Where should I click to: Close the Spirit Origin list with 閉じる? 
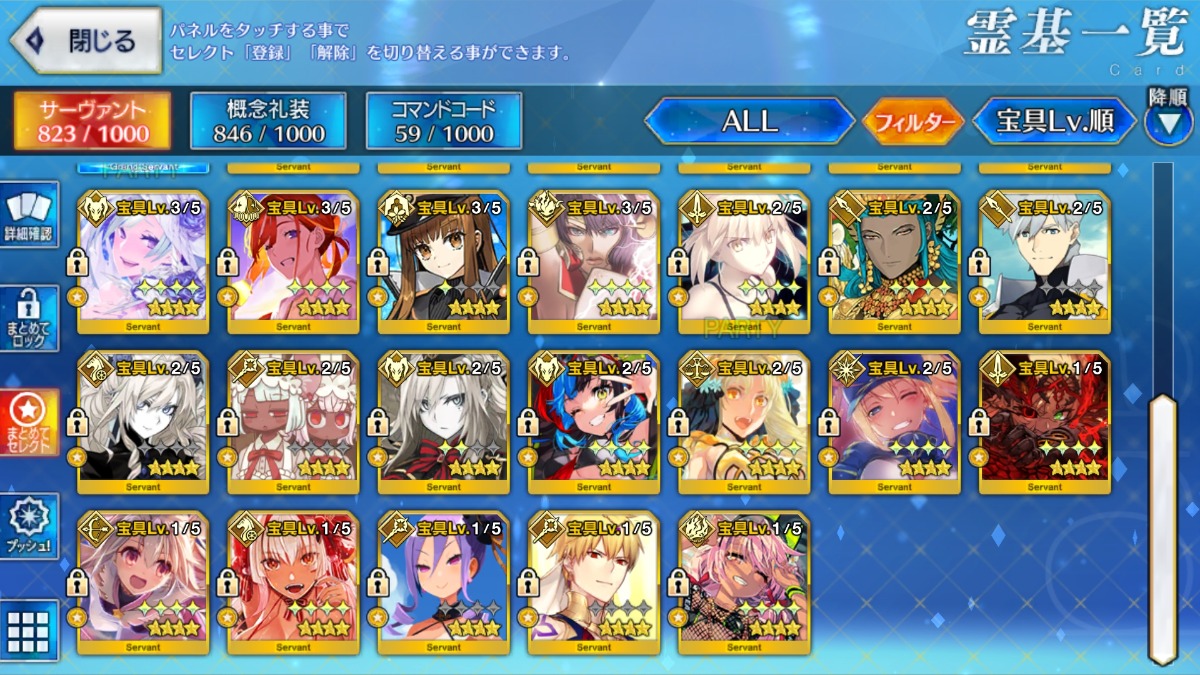[85, 41]
